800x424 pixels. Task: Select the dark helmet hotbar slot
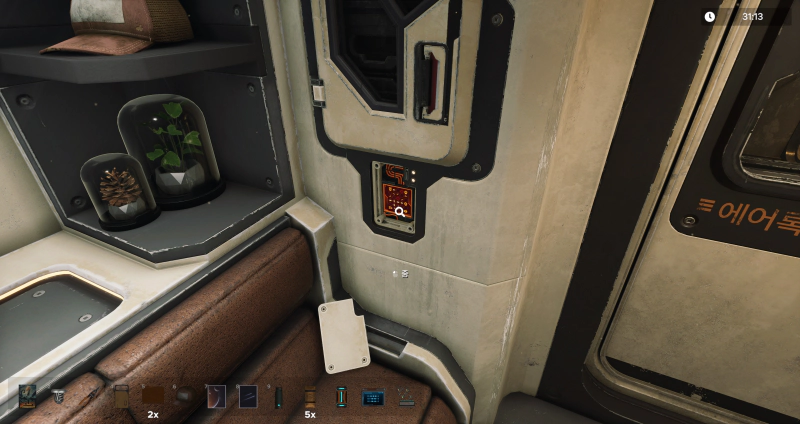(x=184, y=396)
